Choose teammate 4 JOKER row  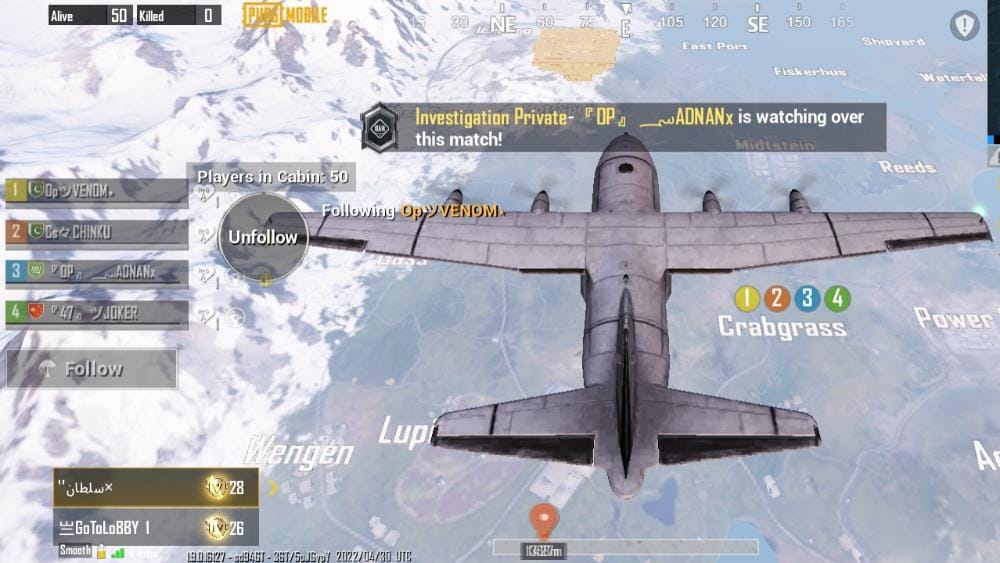[x=97, y=313]
